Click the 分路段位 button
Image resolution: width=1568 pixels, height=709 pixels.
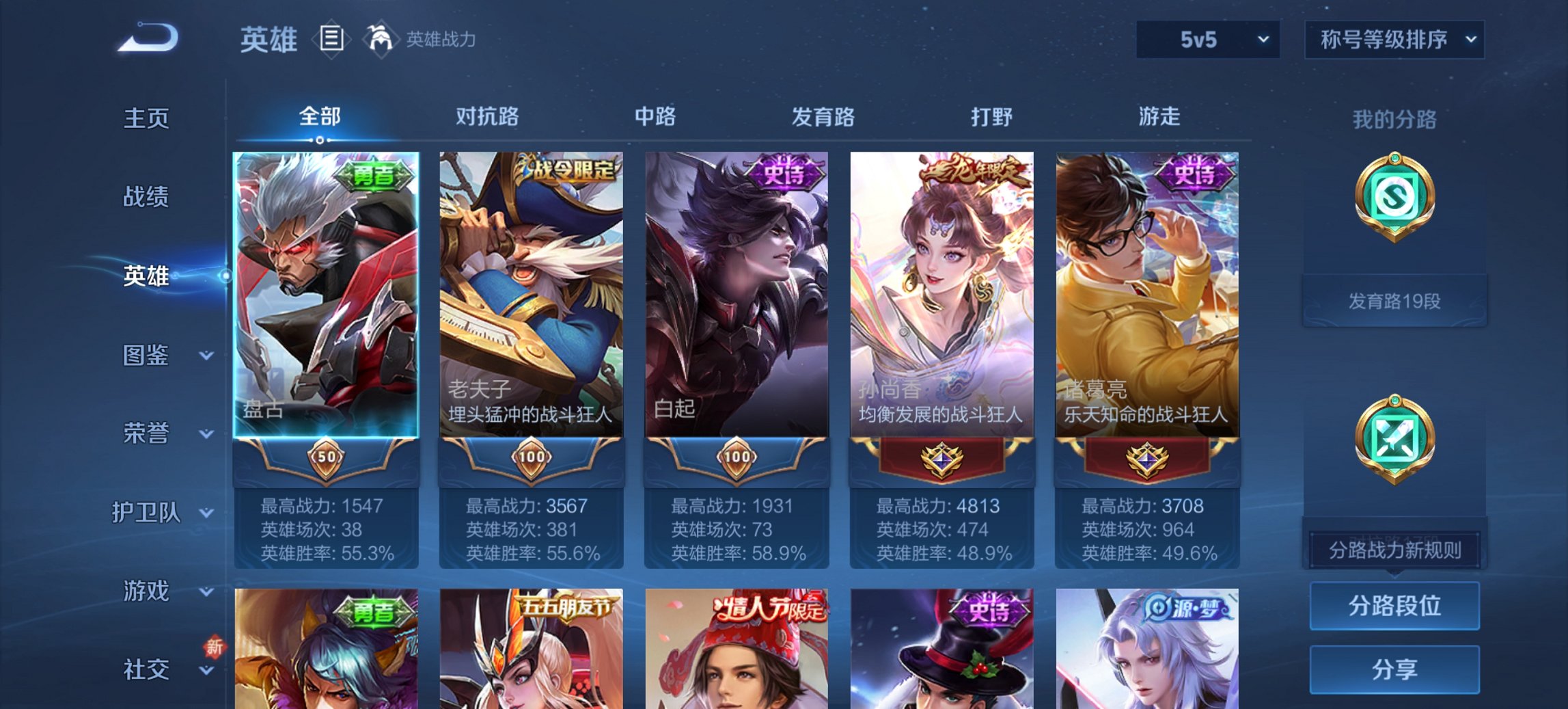[x=1394, y=606]
